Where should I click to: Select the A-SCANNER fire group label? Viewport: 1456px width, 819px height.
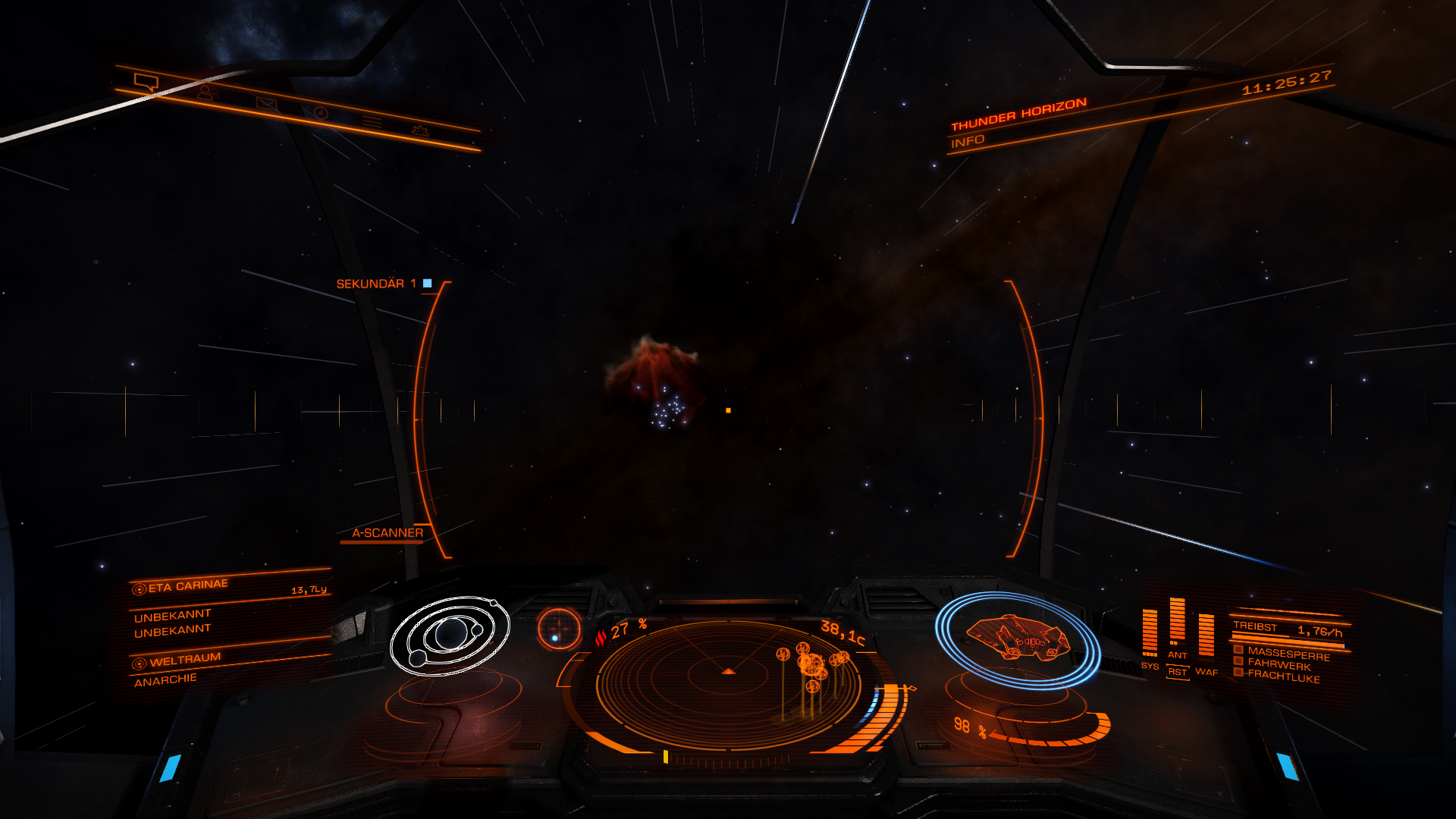pyautogui.click(x=387, y=533)
